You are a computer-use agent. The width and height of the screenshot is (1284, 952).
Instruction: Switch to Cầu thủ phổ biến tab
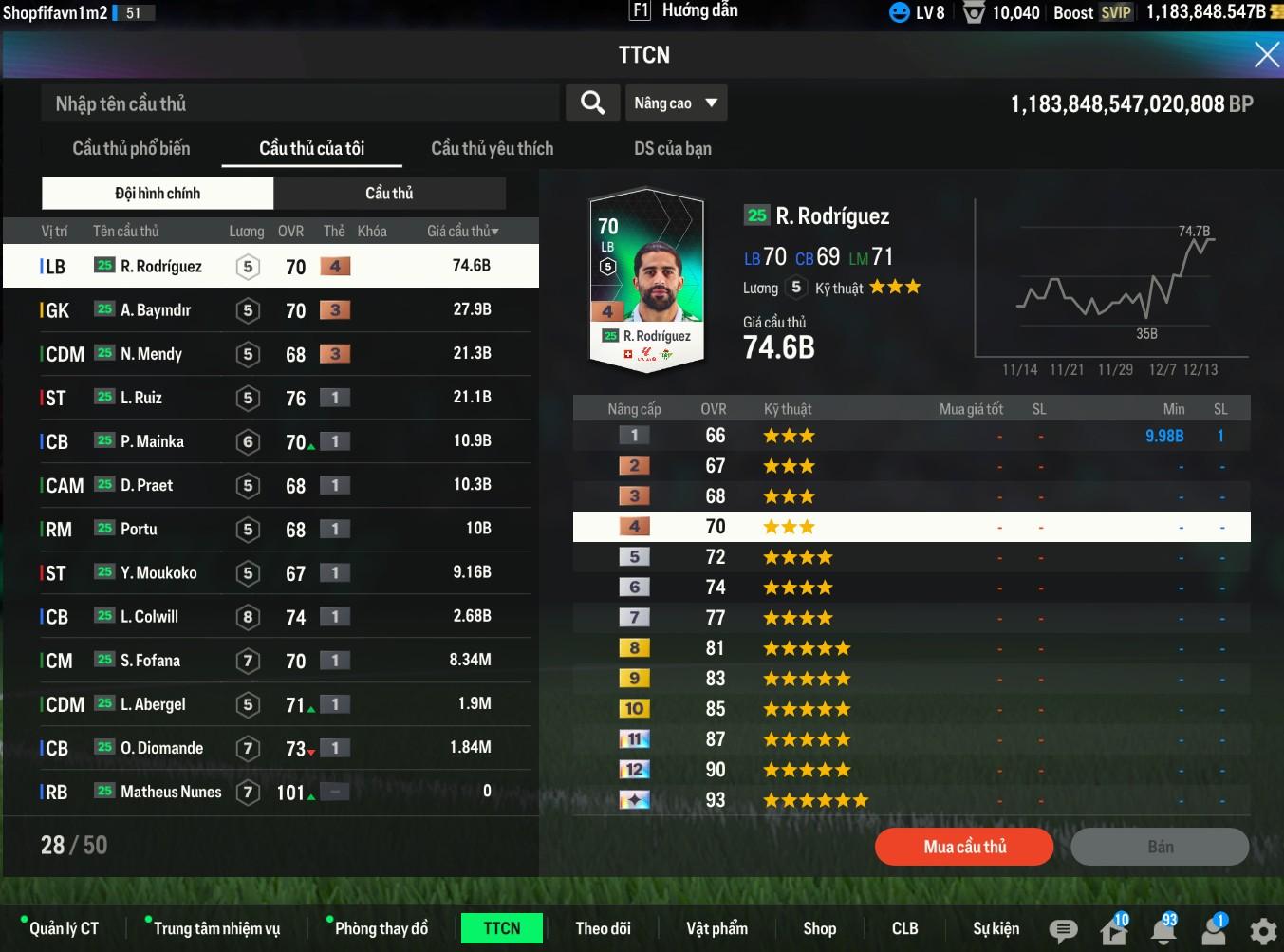(131, 148)
